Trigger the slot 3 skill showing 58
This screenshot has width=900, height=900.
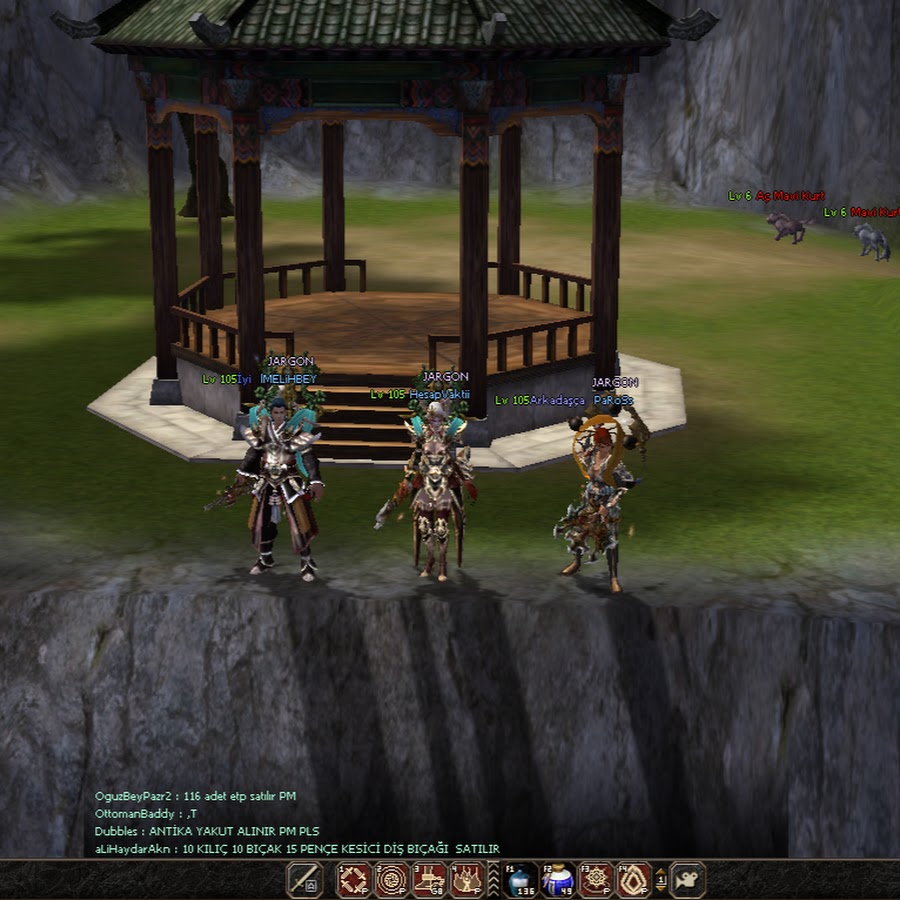point(429,880)
